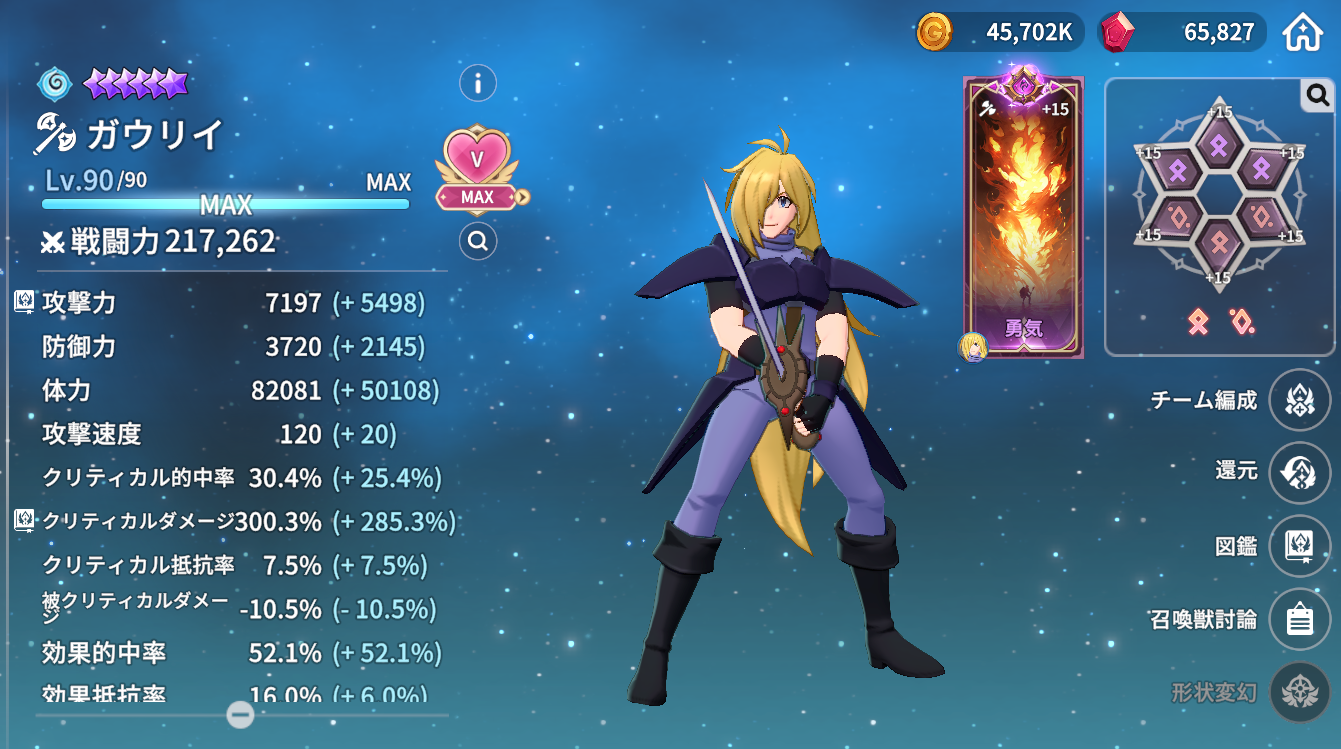
Task: Open the character info button
Action: click(x=478, y=83)
